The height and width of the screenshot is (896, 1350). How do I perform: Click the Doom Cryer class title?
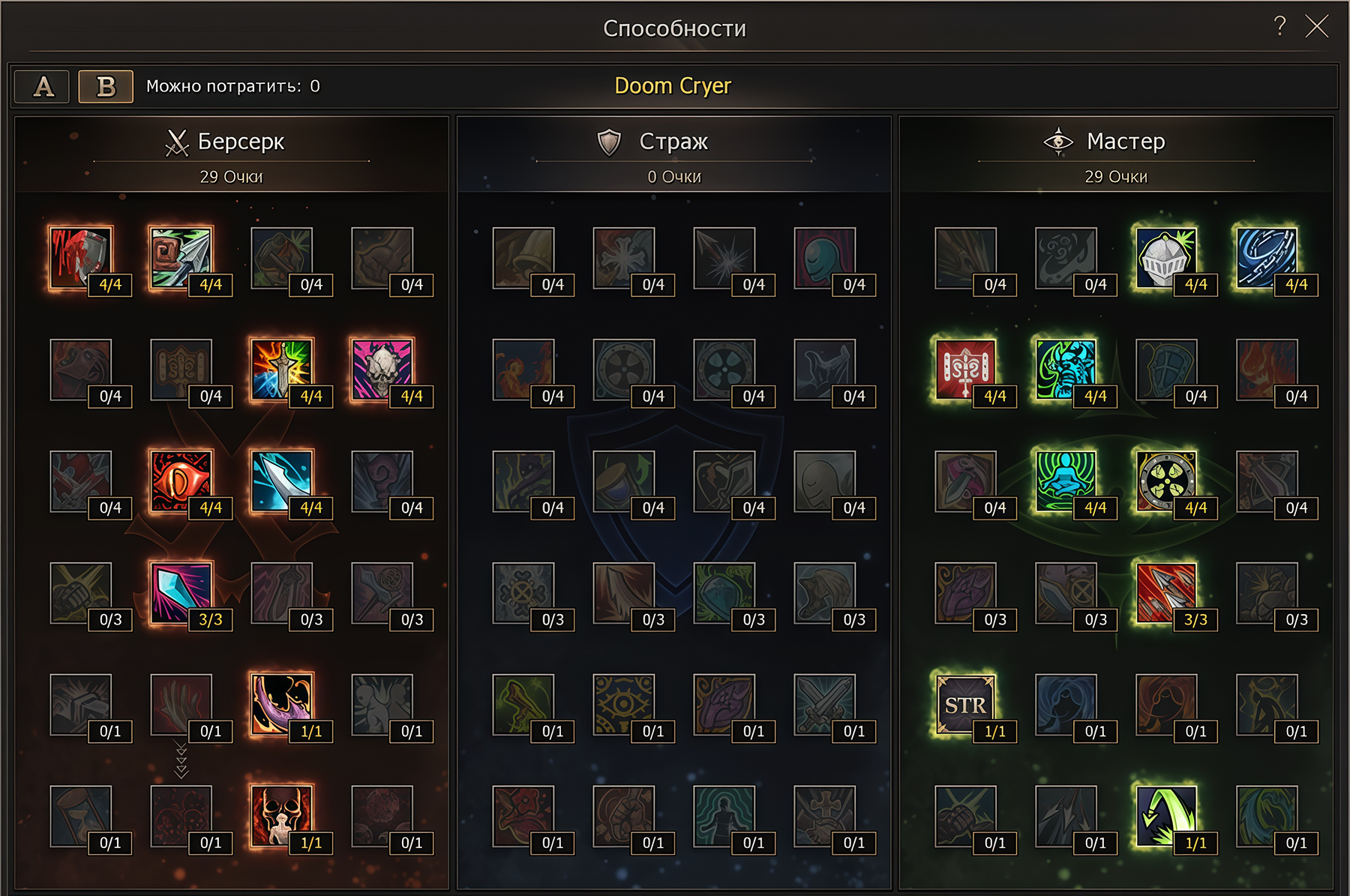[x=673, y=85]
